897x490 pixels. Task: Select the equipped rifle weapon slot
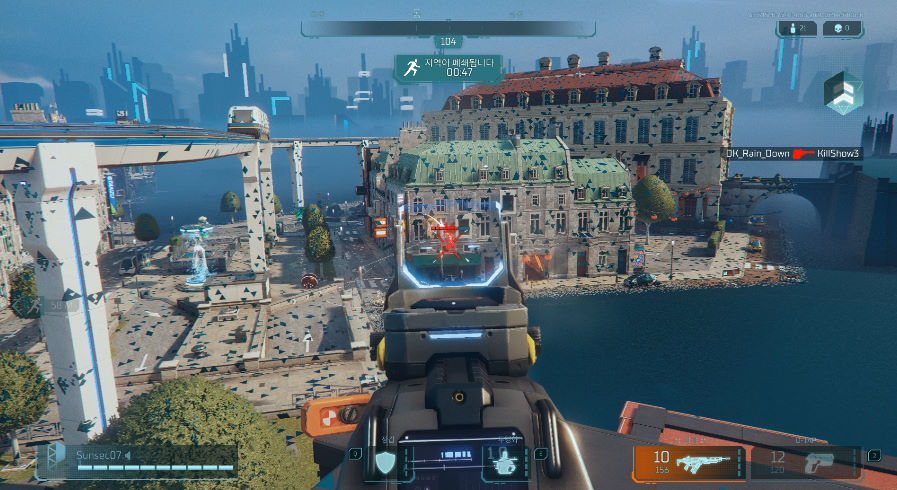pos(688,463)
